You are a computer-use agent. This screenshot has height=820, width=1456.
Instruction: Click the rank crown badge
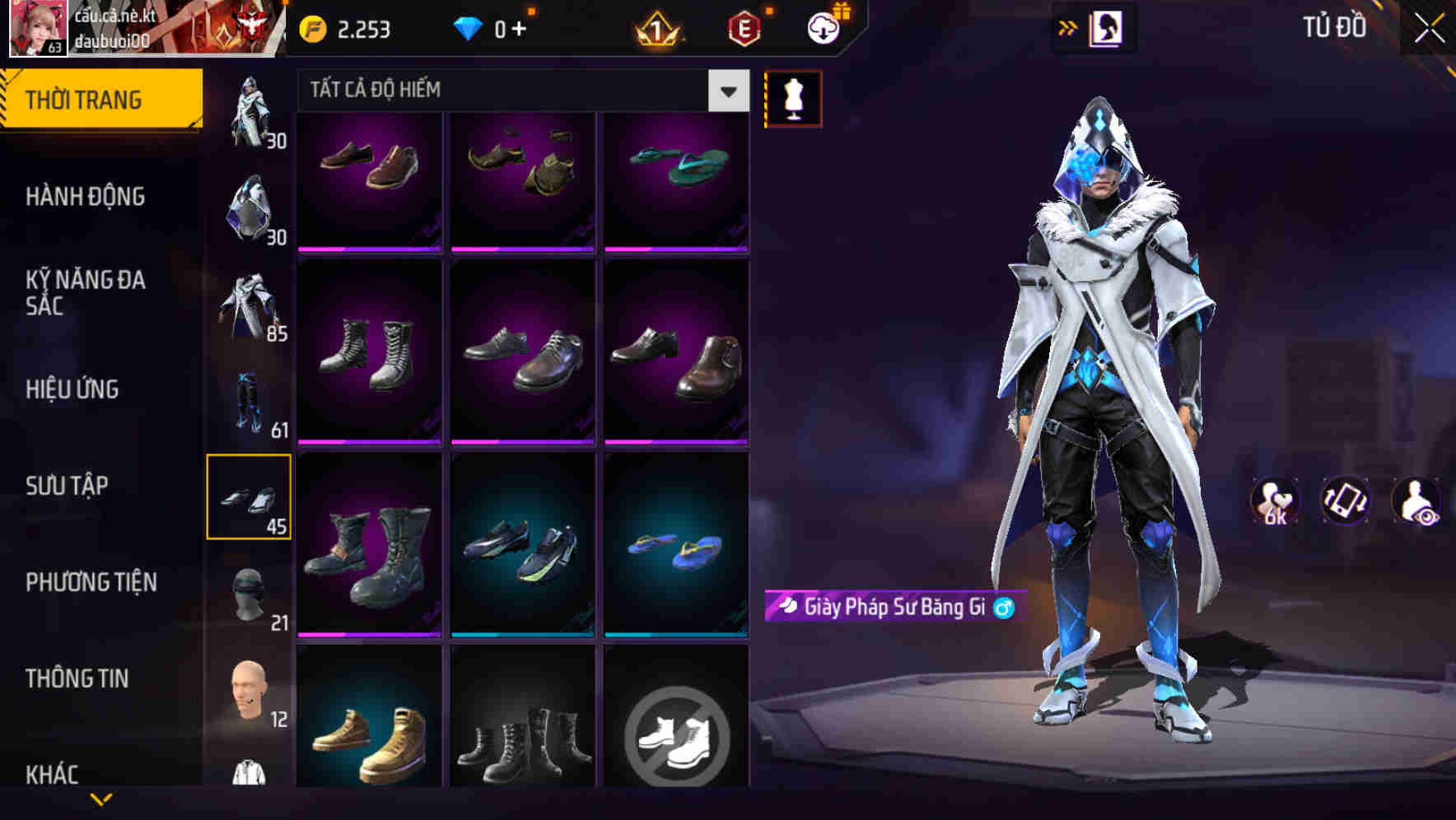pyautogui.click(x=655, y=27)
